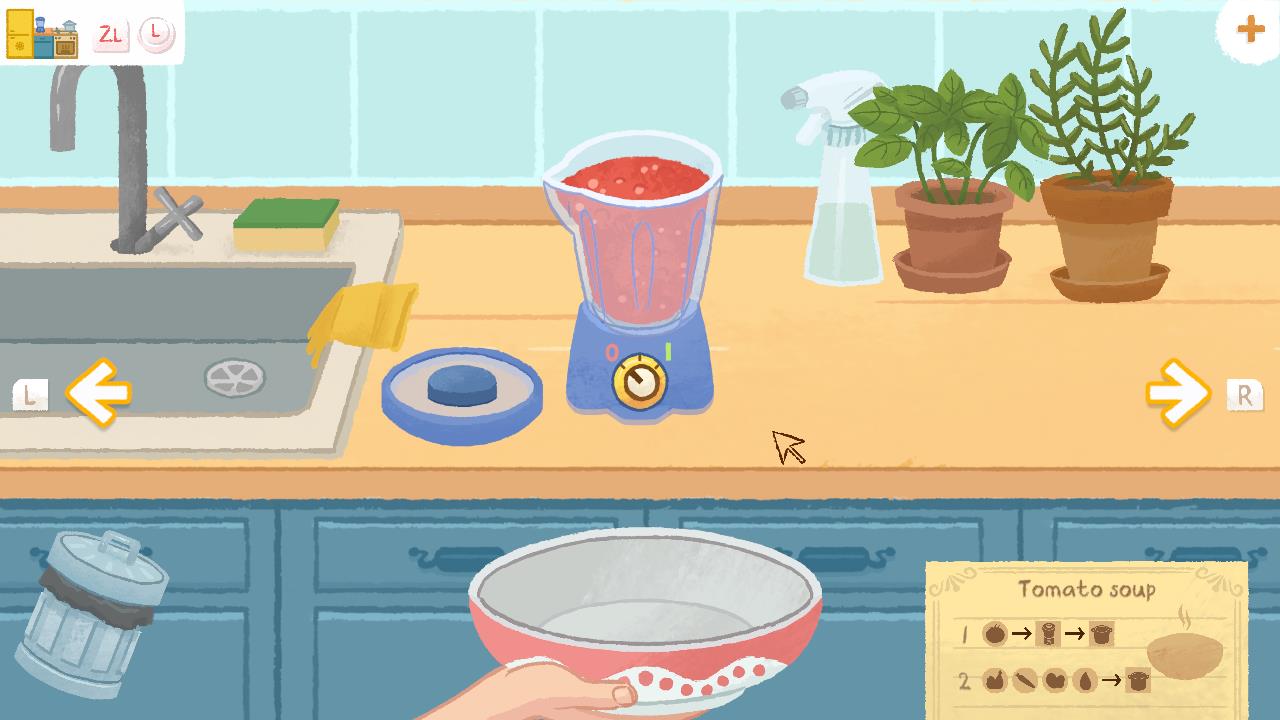This screenshot has width=1280, height=720.
Task: Click the left arrow to view the sink
Action: [x=97, y=393]
